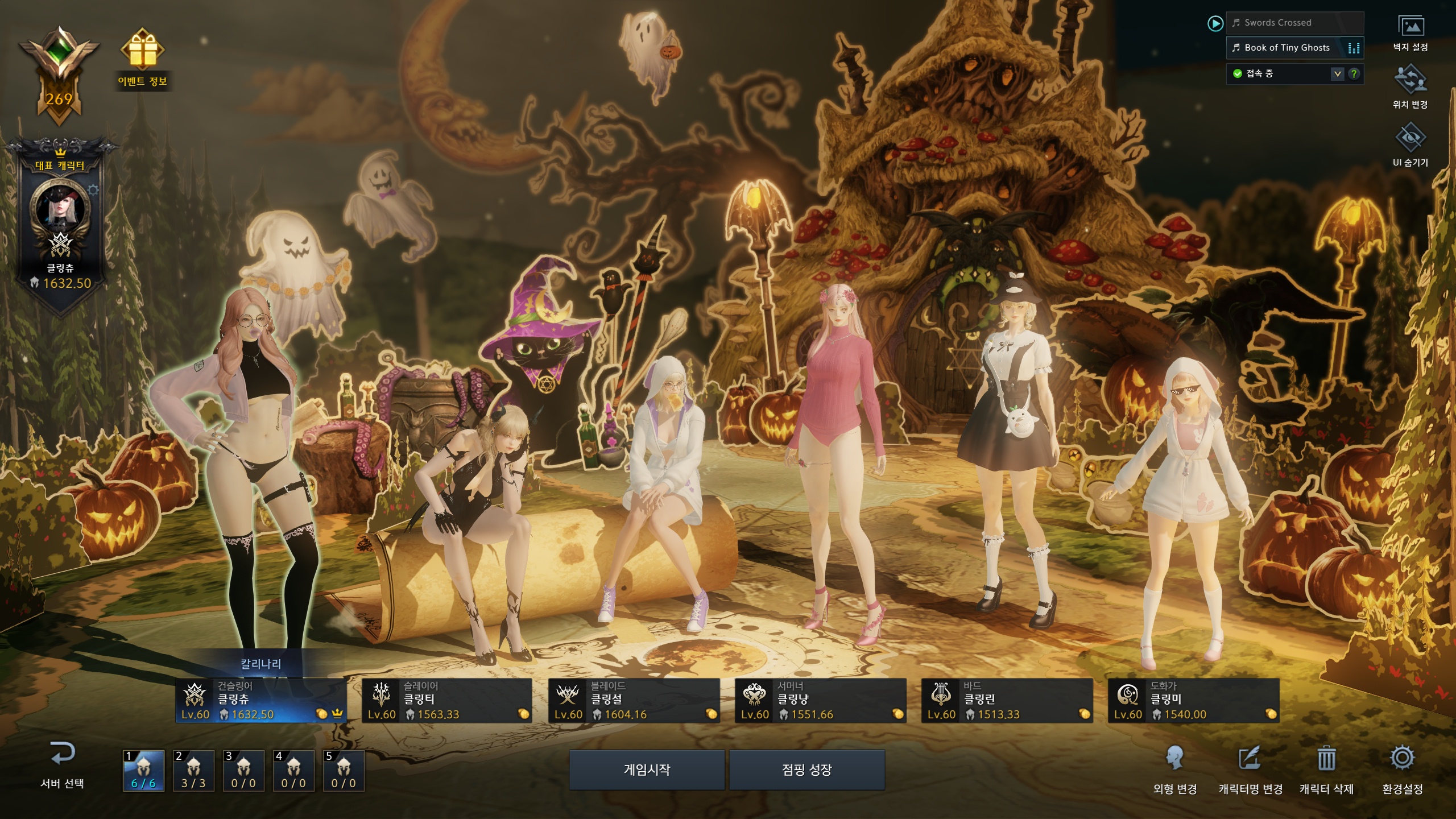
Task: Open the 접속 중 status dropdown
Action: tap(1337, 74)
